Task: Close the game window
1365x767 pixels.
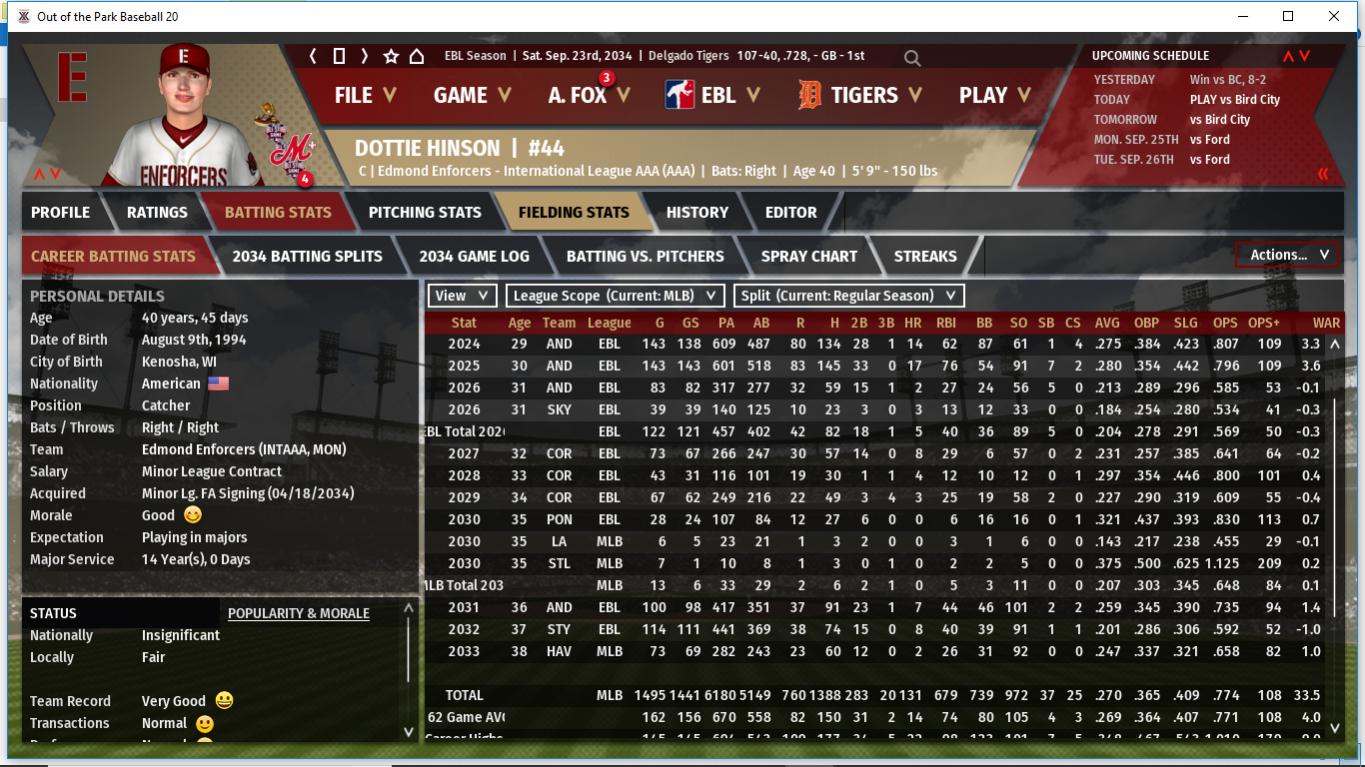Action: click(1333, 16)
